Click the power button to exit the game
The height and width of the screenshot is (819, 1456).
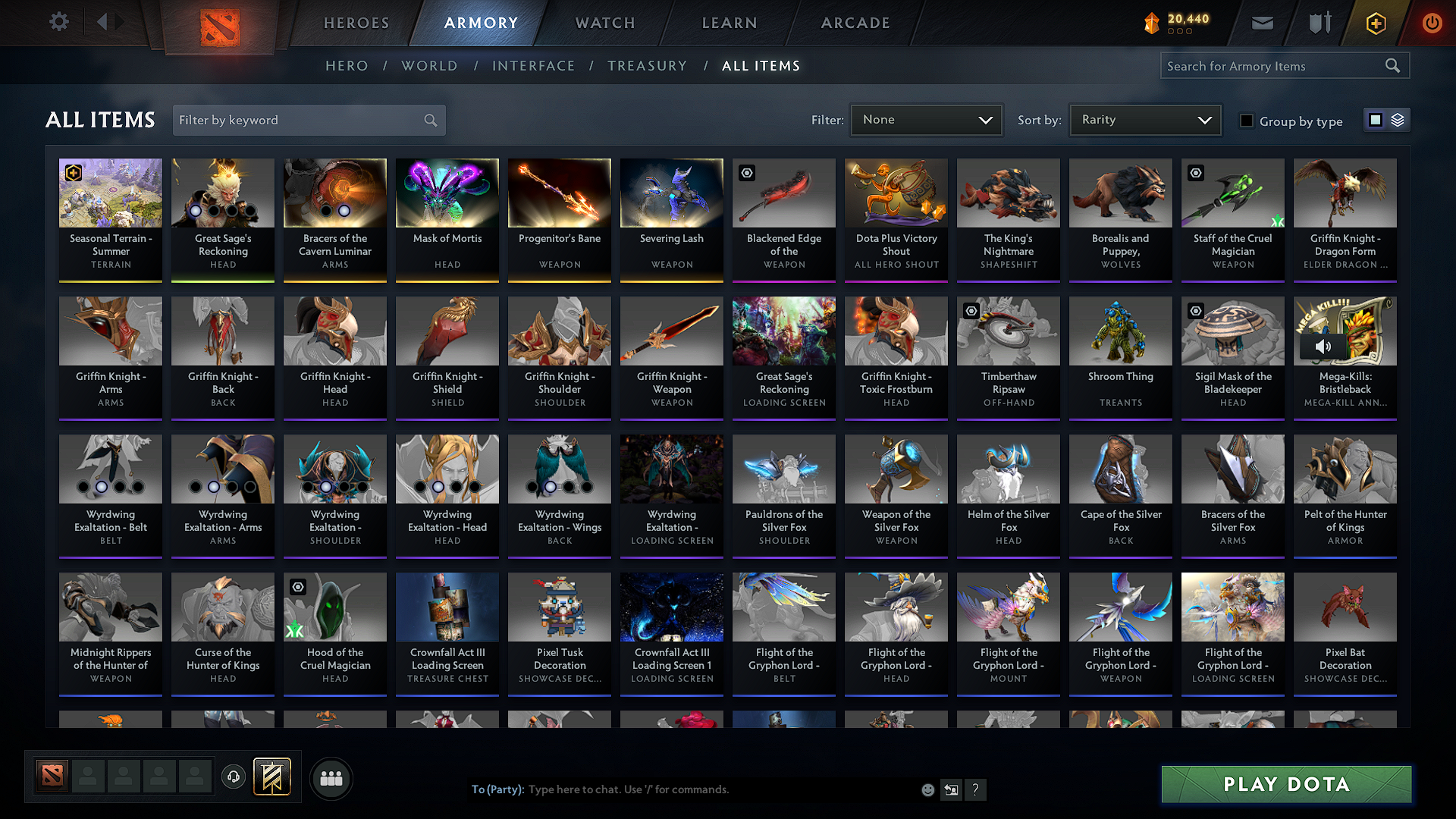coord(1432,23)
